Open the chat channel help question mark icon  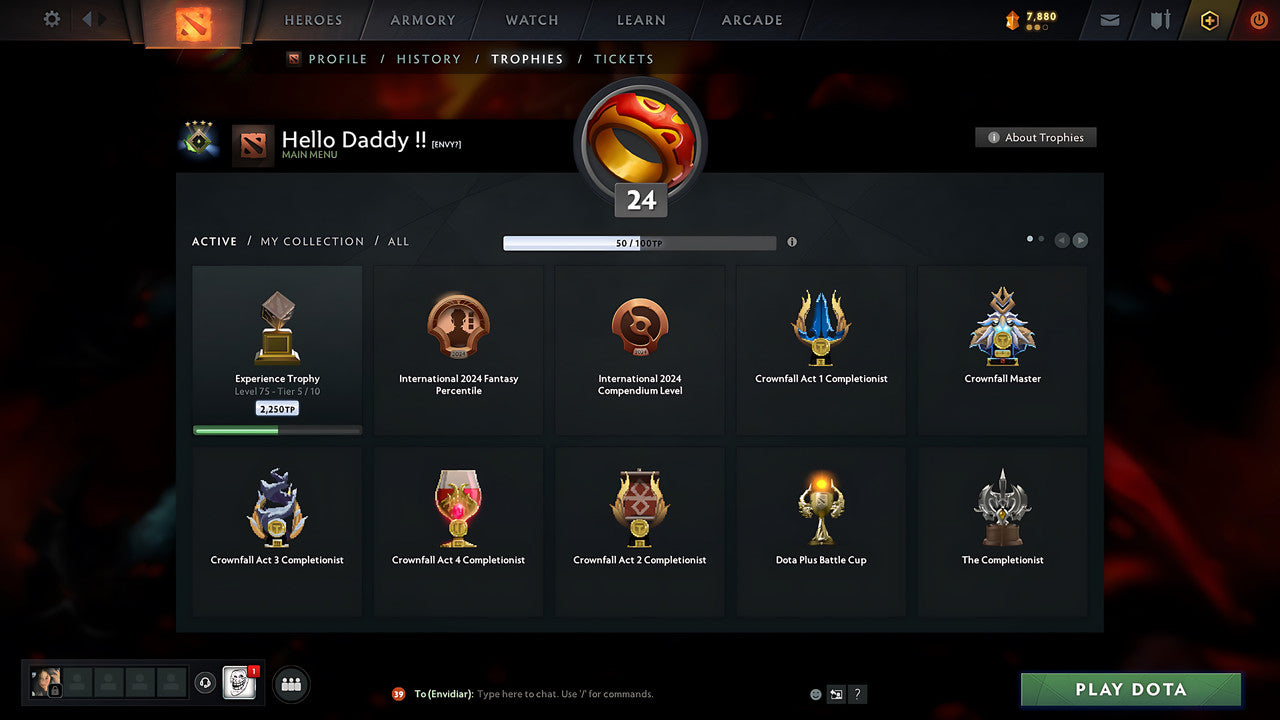click(x=856, y=693)
